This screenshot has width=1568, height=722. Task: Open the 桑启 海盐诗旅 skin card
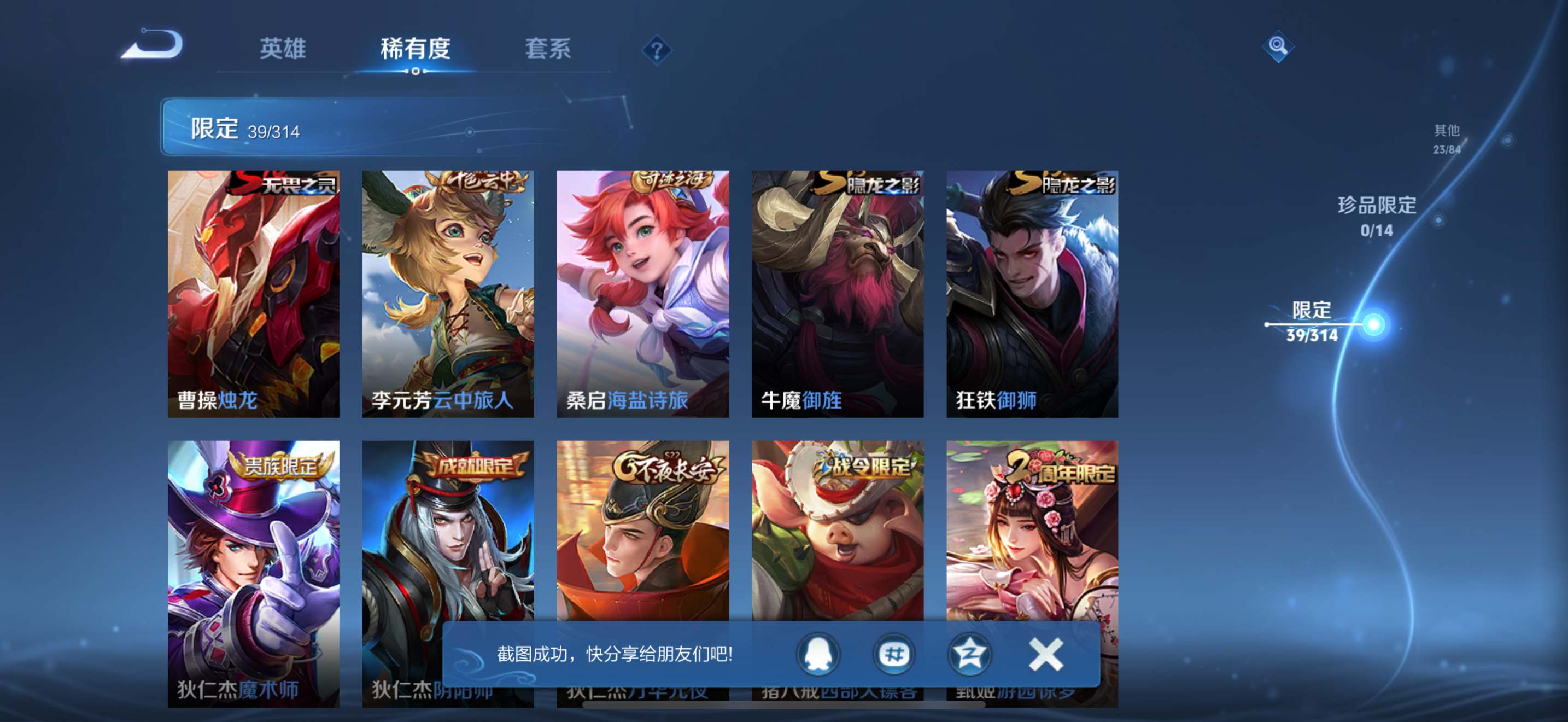point(643,293)
